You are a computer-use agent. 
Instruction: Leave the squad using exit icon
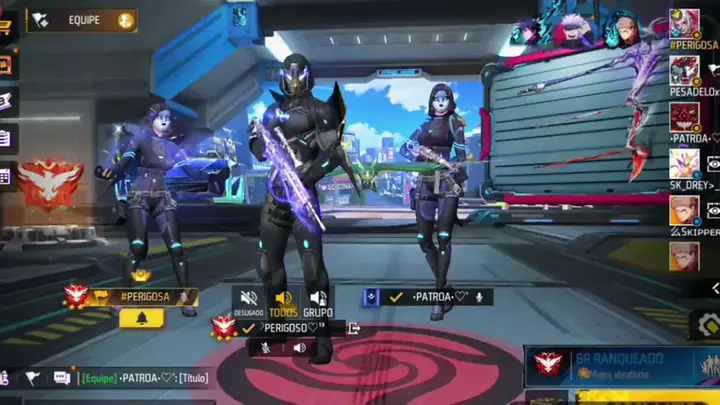tap(353, 328)
